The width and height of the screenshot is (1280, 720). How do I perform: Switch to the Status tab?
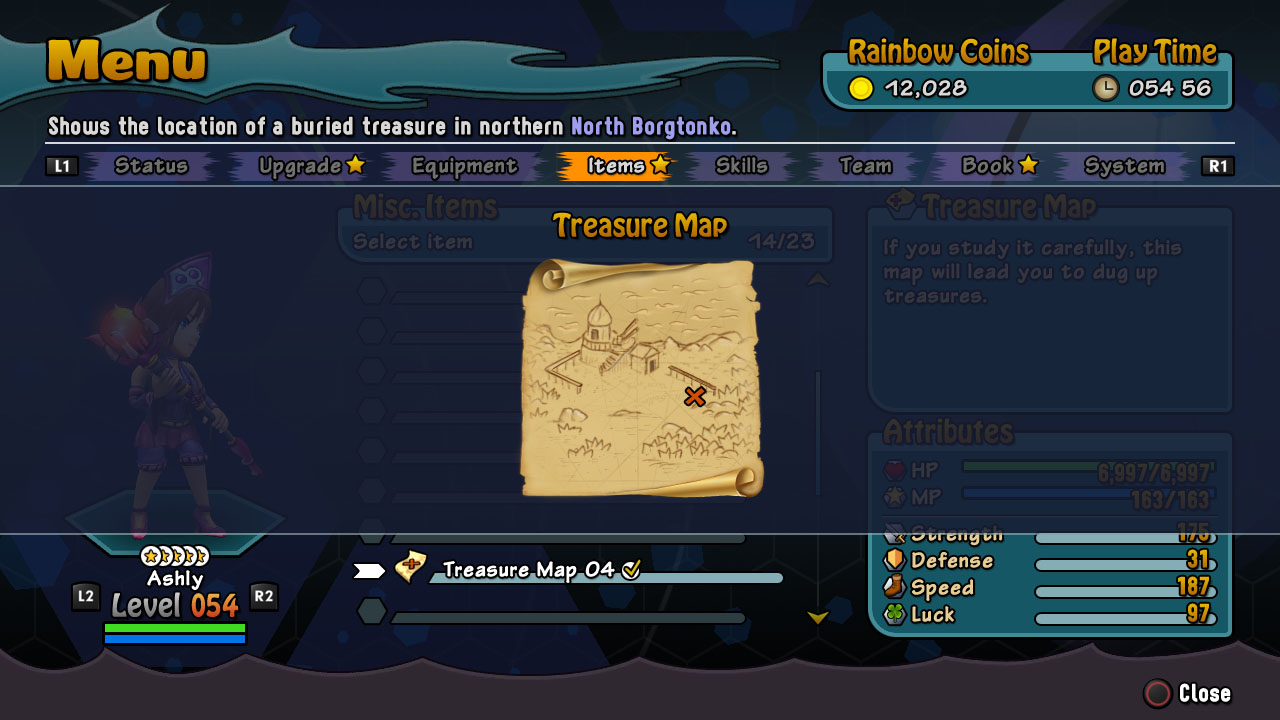coord(151,166)
